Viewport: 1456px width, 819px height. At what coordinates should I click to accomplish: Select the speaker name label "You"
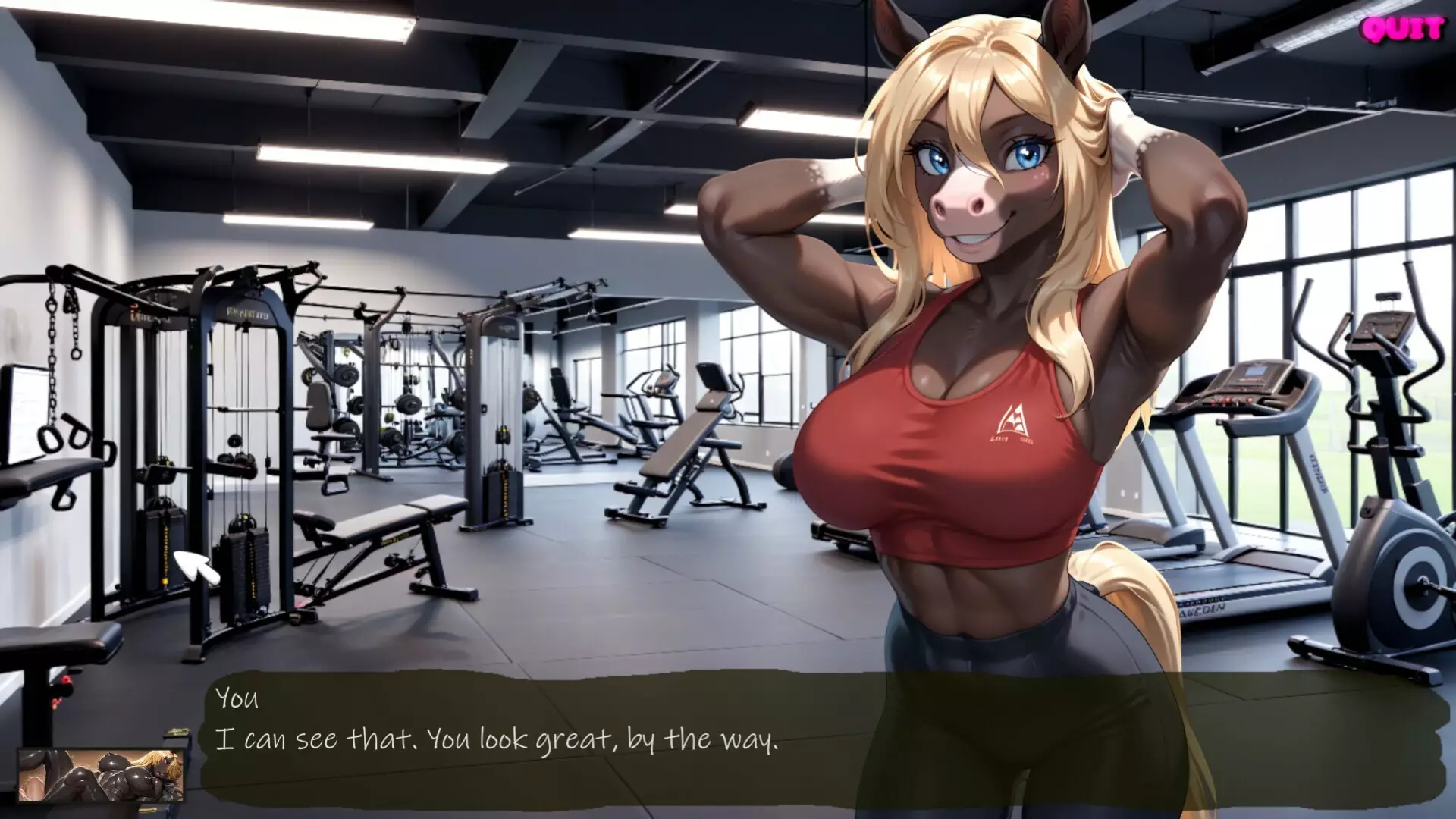[x=237, y=700]
